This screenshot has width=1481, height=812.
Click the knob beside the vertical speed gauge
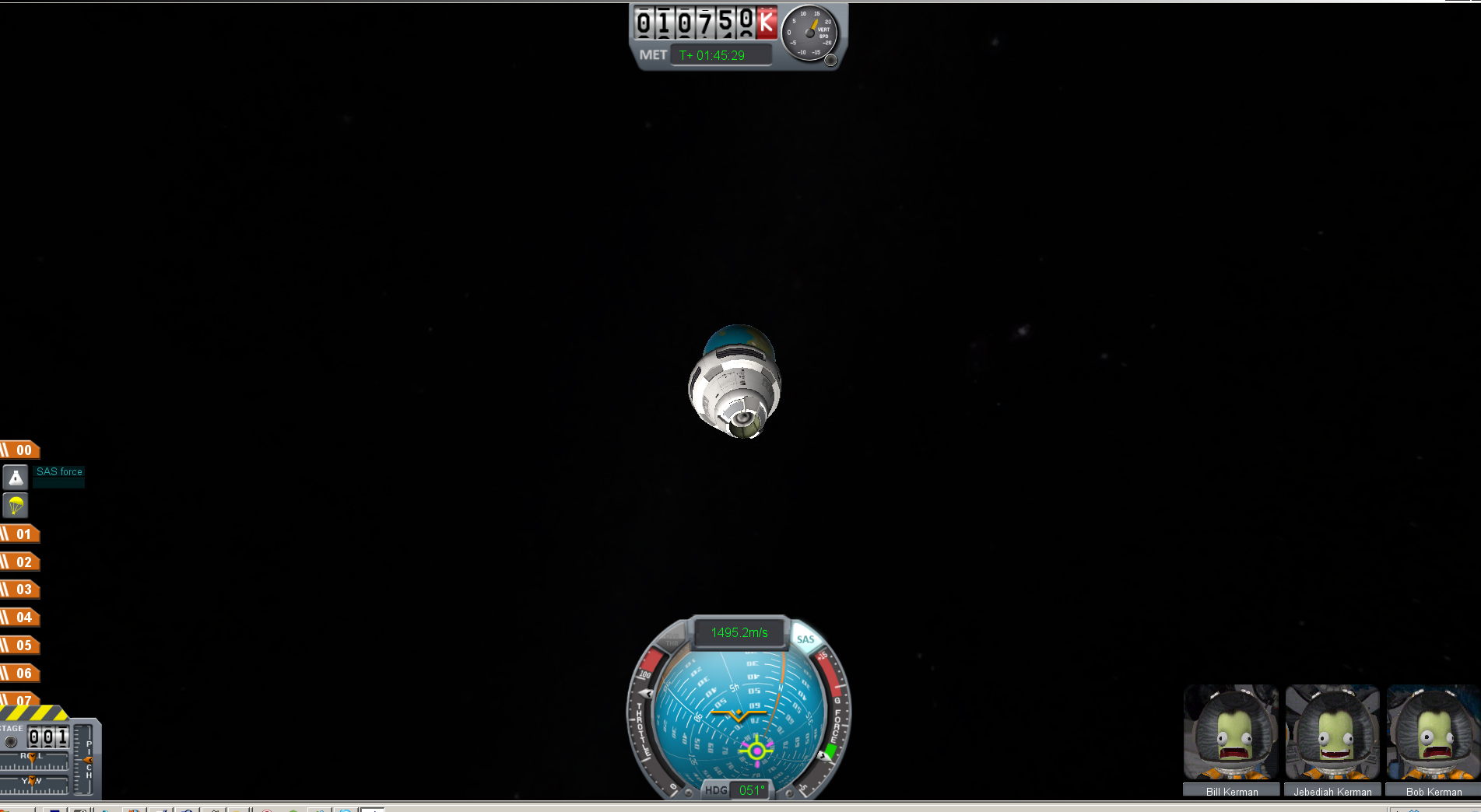tap(830, 61)
